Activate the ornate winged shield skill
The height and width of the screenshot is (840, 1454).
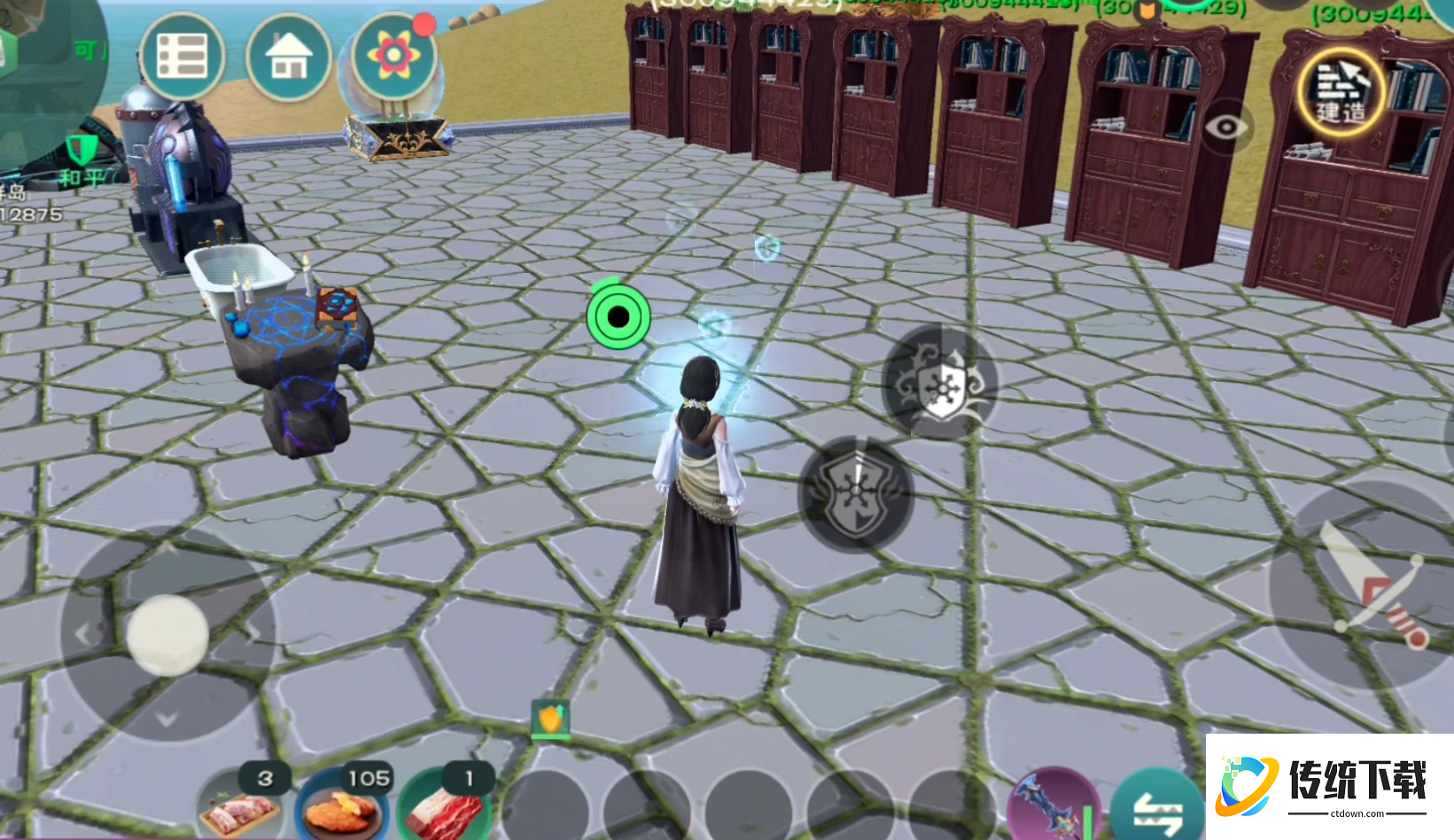(x=940, y=381)
